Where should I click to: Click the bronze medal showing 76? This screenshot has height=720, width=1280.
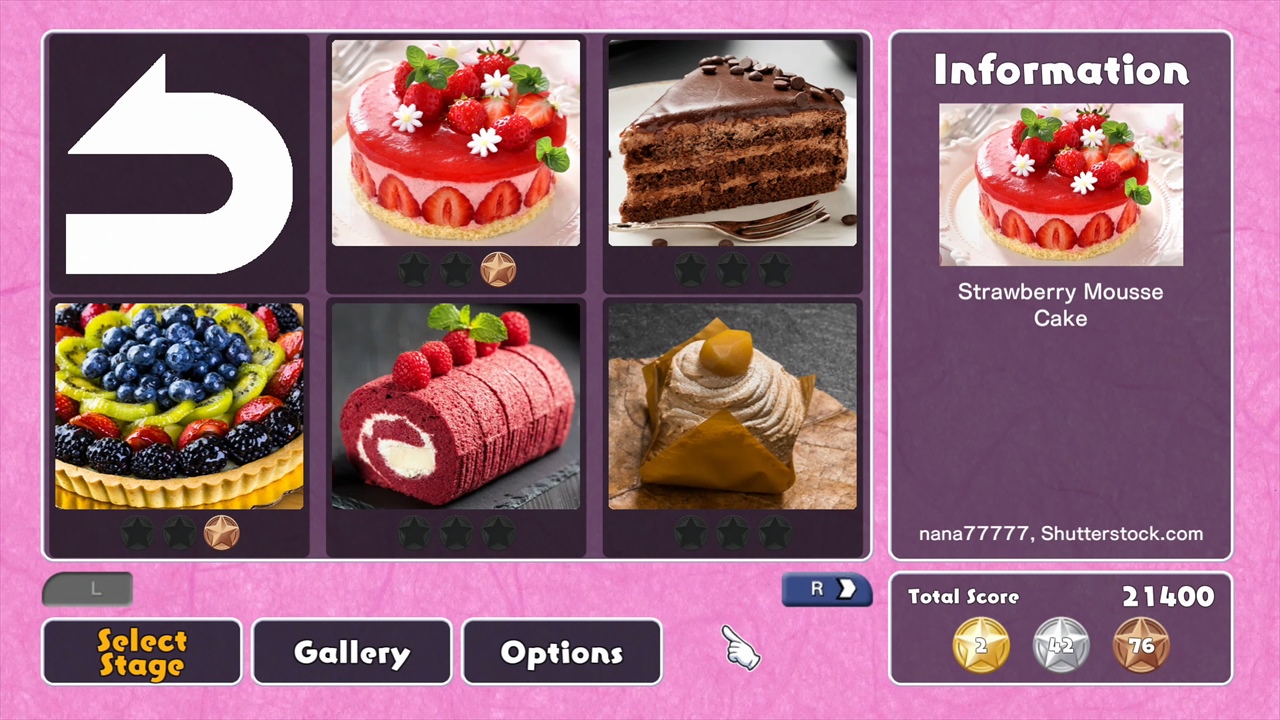click(1142, 645)
